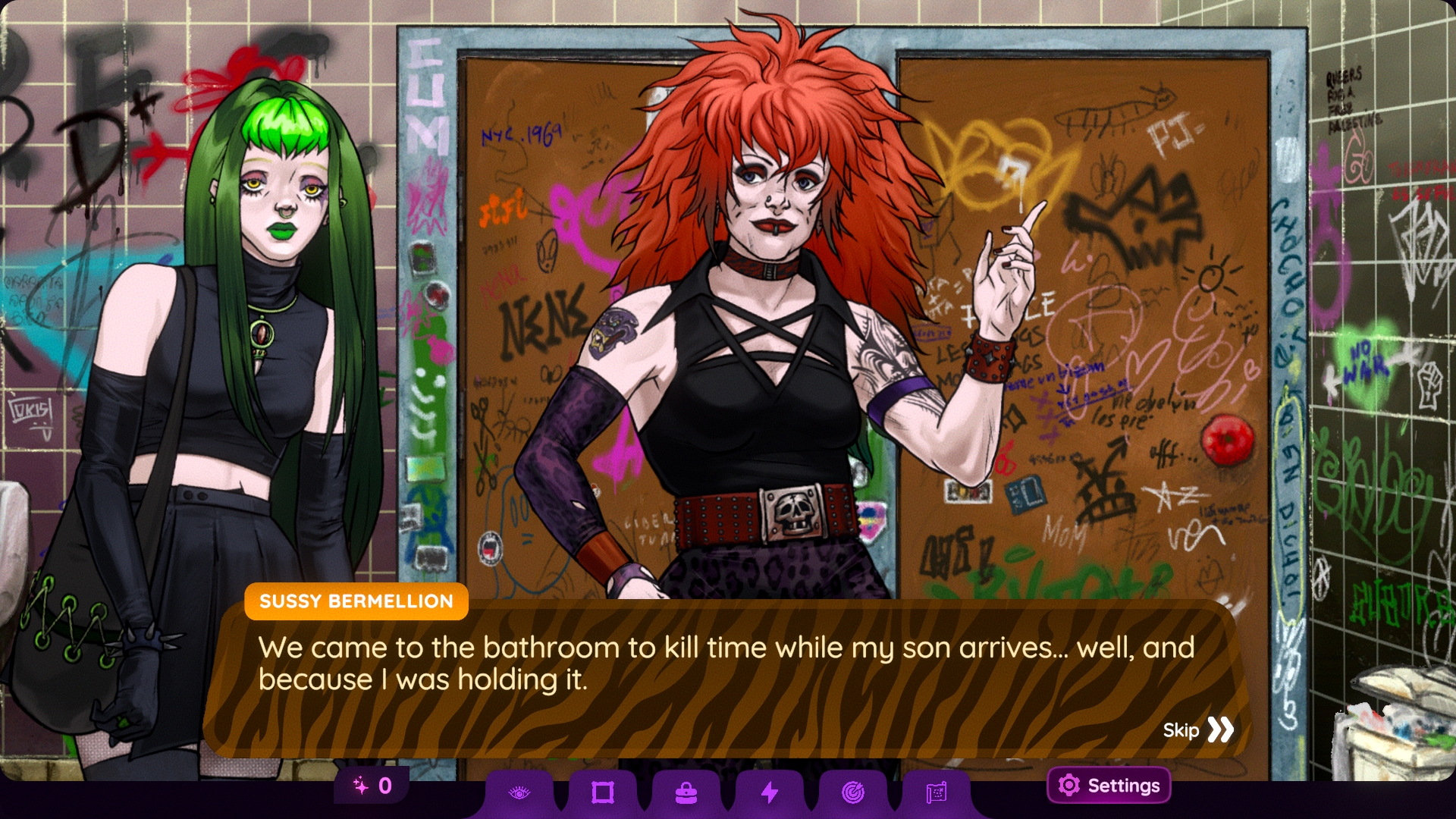
Task: Select the picture frame tab
Action: (x=603, y=793)
